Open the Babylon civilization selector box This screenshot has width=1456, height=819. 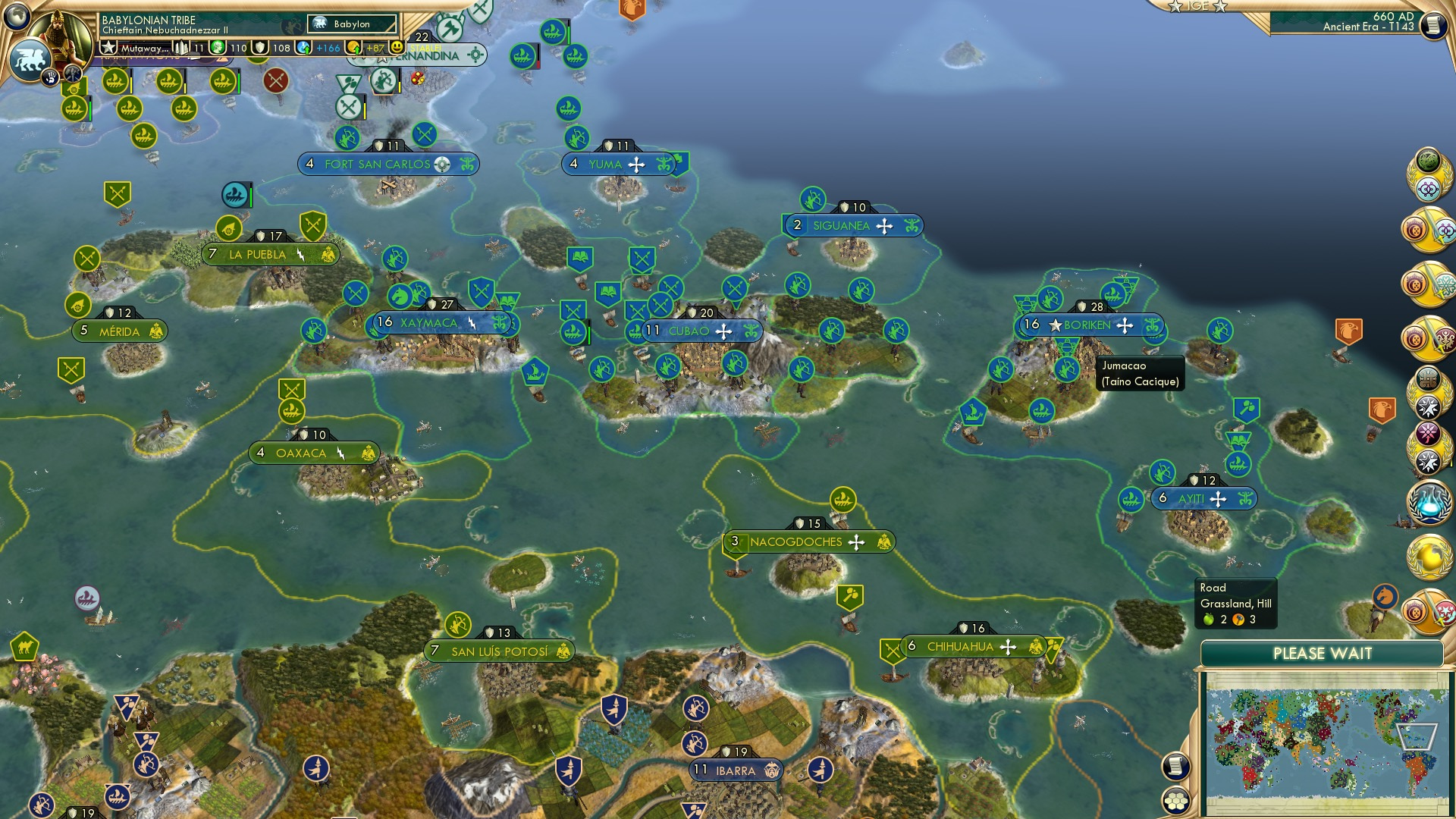click(350, 24)
